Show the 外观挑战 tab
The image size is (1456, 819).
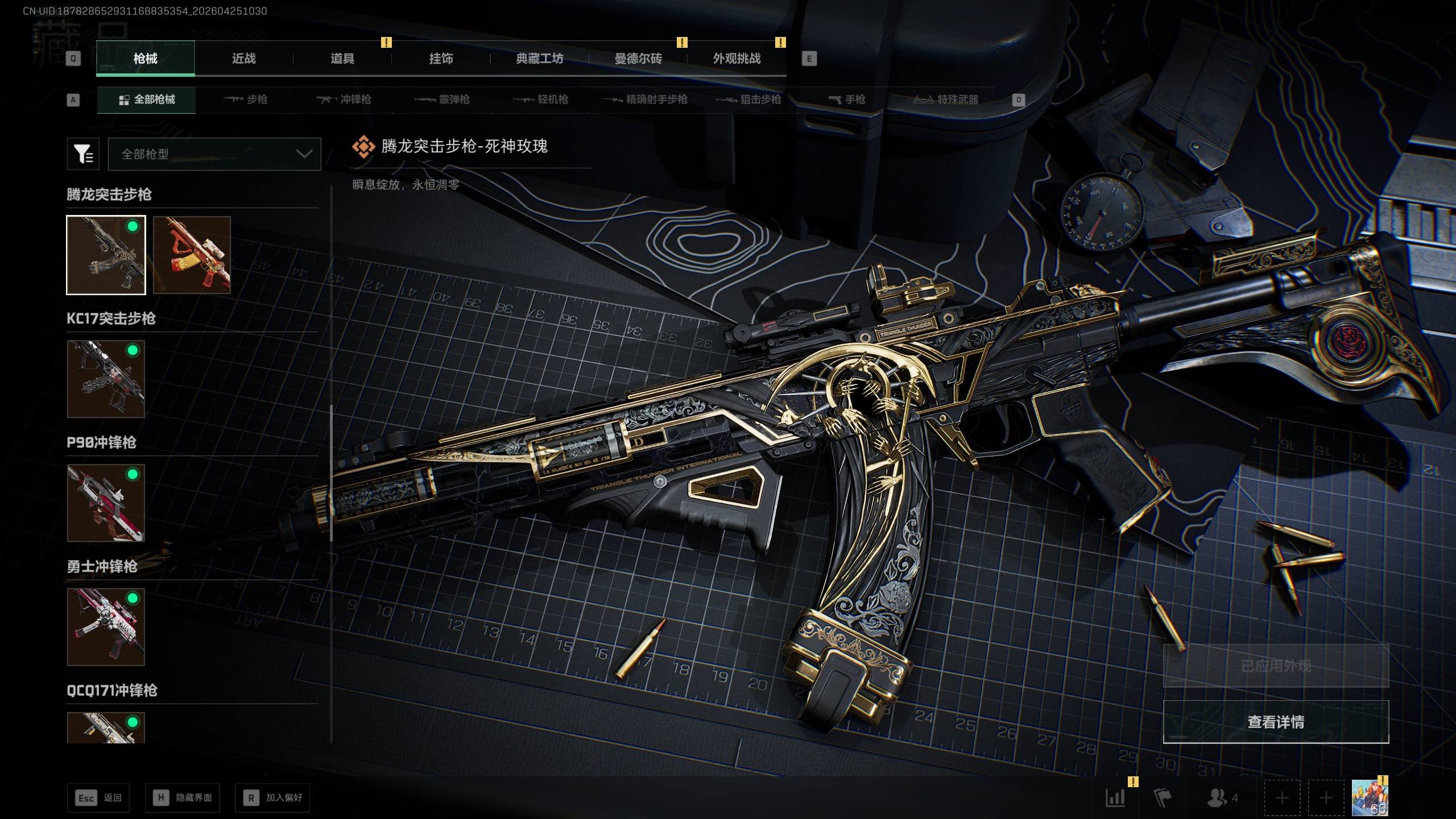coord(737,59)
